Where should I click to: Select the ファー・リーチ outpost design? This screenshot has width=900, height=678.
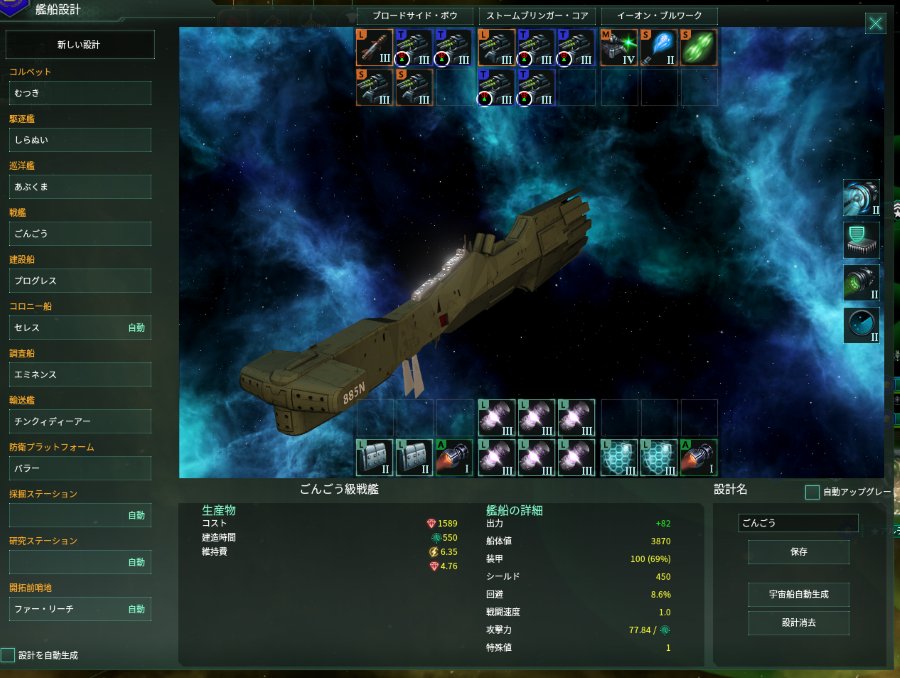80,609
